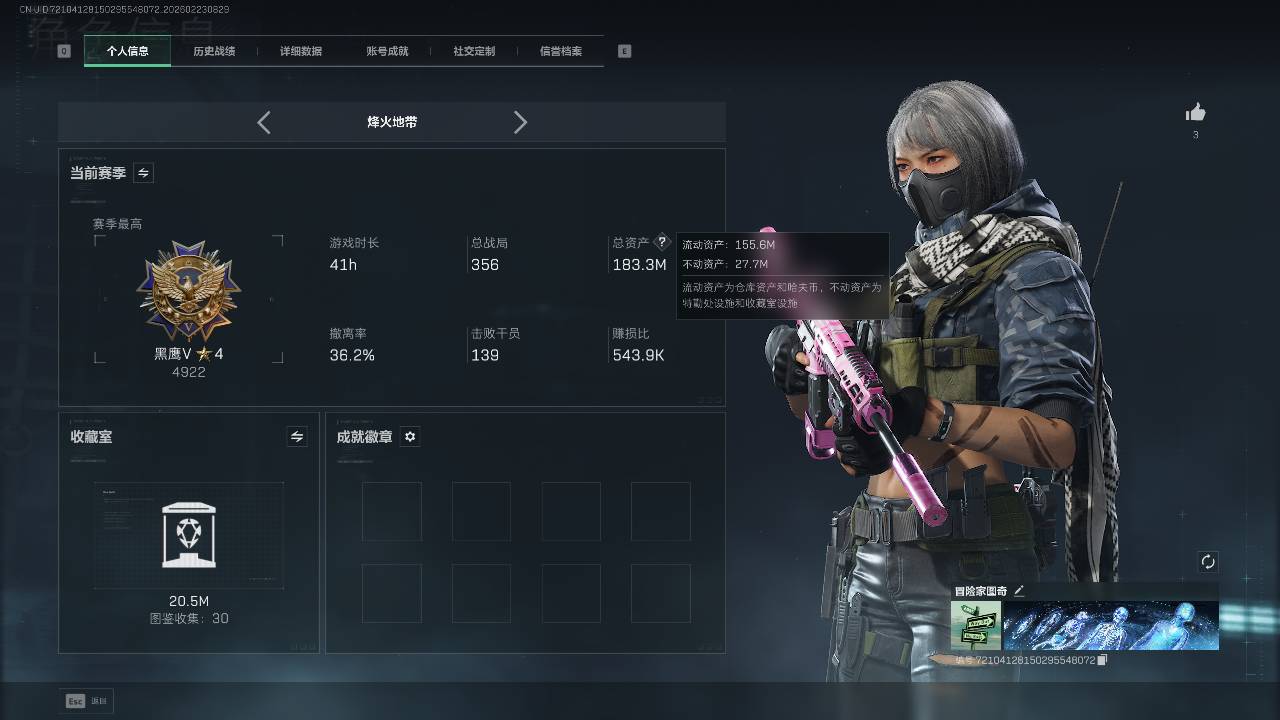
Task: Select the 详细数据 tab
Action: point(301,51)
